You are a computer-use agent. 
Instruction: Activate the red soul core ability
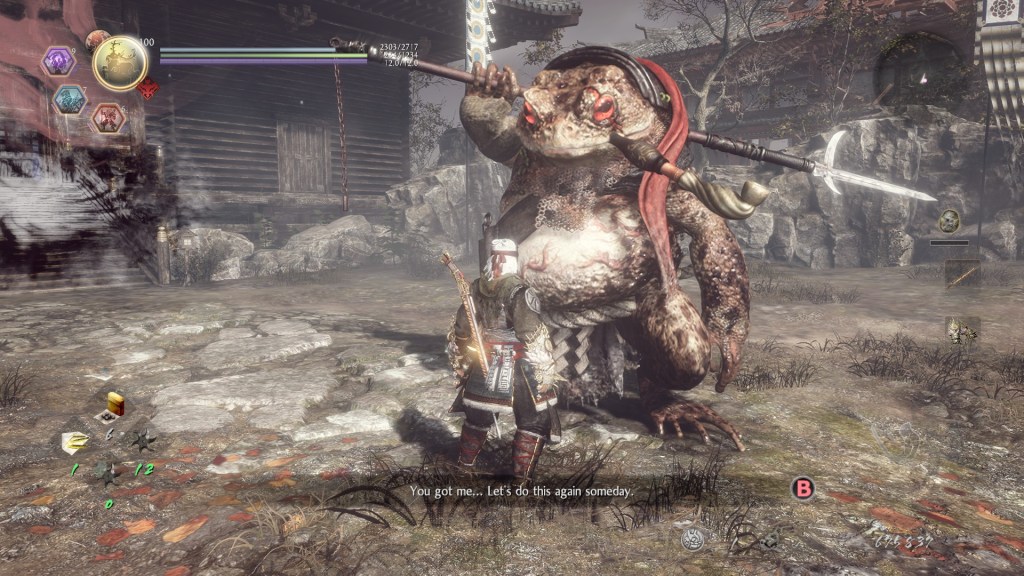[x=107, y=118]
